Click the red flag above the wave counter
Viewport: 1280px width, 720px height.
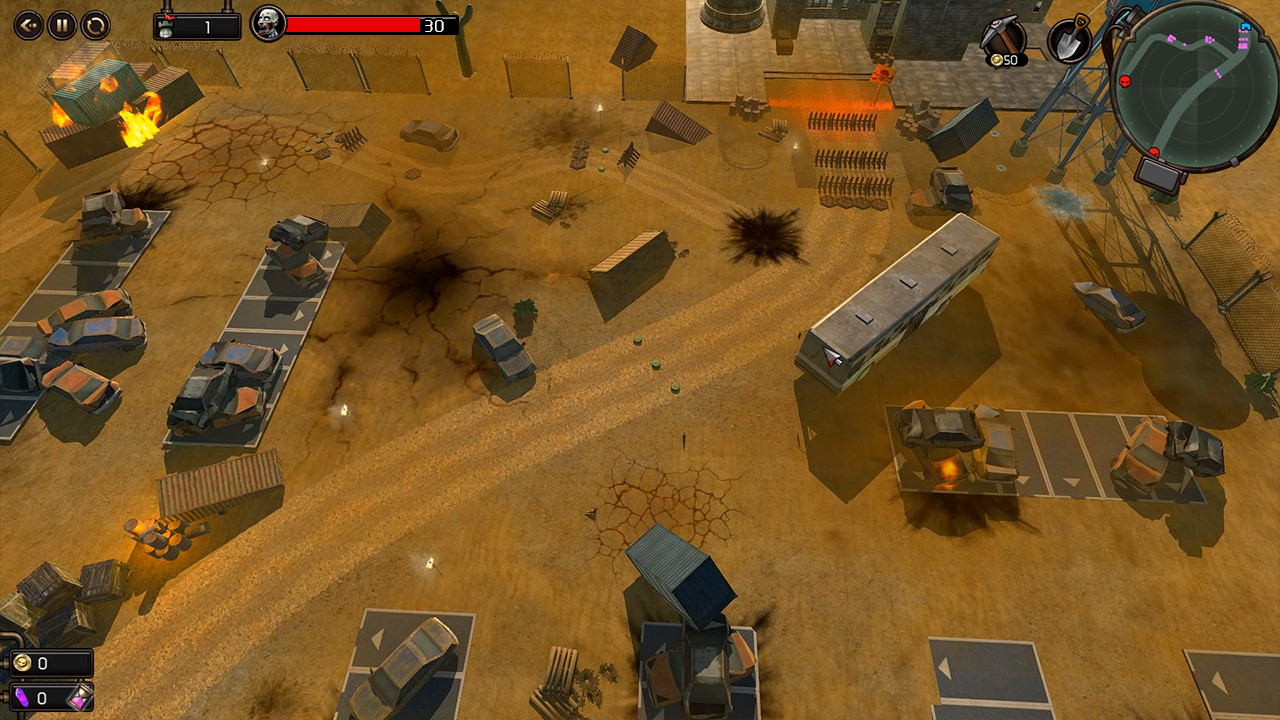pyautogui.click(x=169, y=16)
